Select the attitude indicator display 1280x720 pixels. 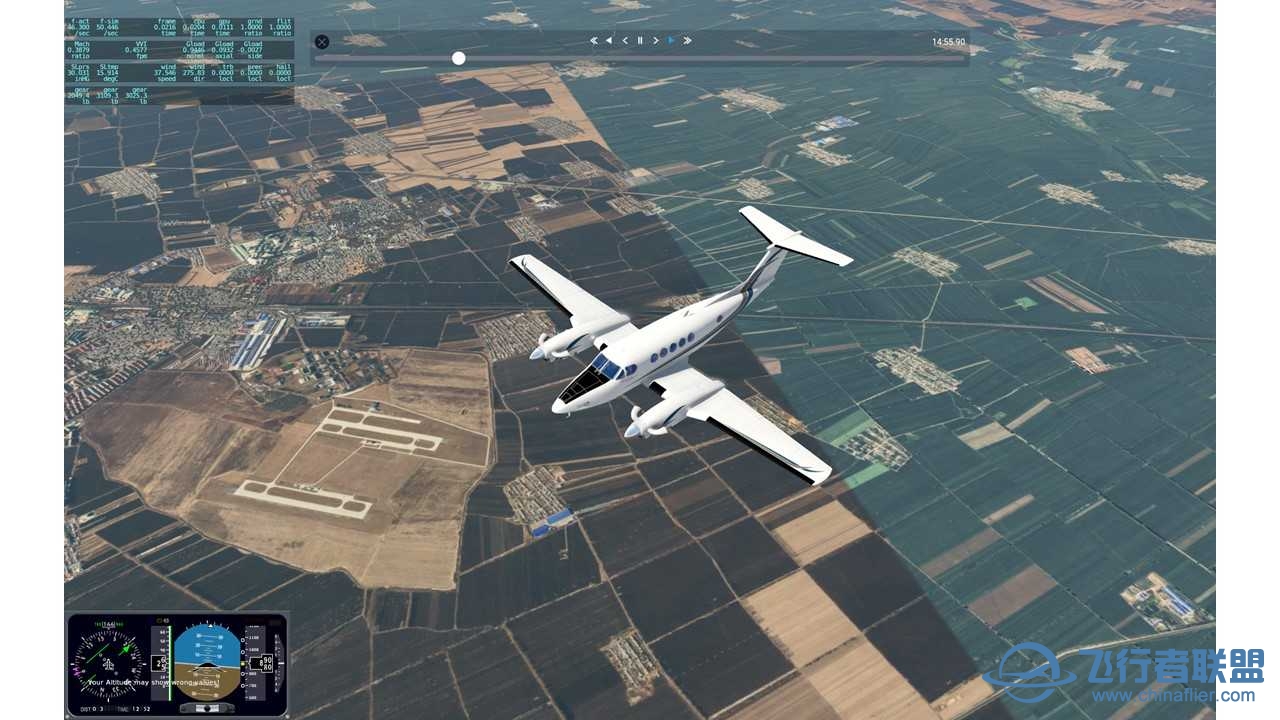point(207,662)
